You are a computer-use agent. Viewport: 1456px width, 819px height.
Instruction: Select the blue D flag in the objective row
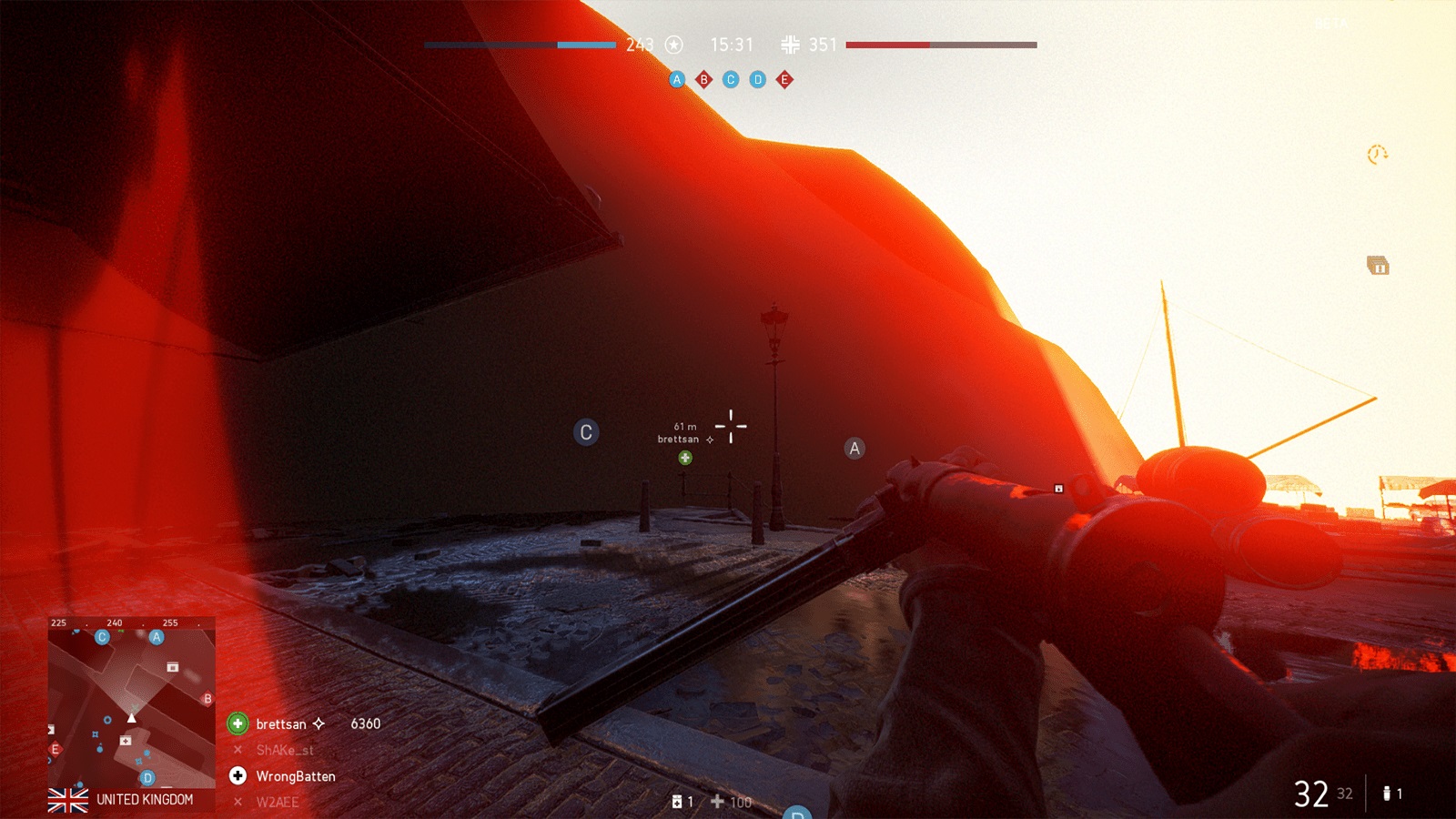pos(757,80)
